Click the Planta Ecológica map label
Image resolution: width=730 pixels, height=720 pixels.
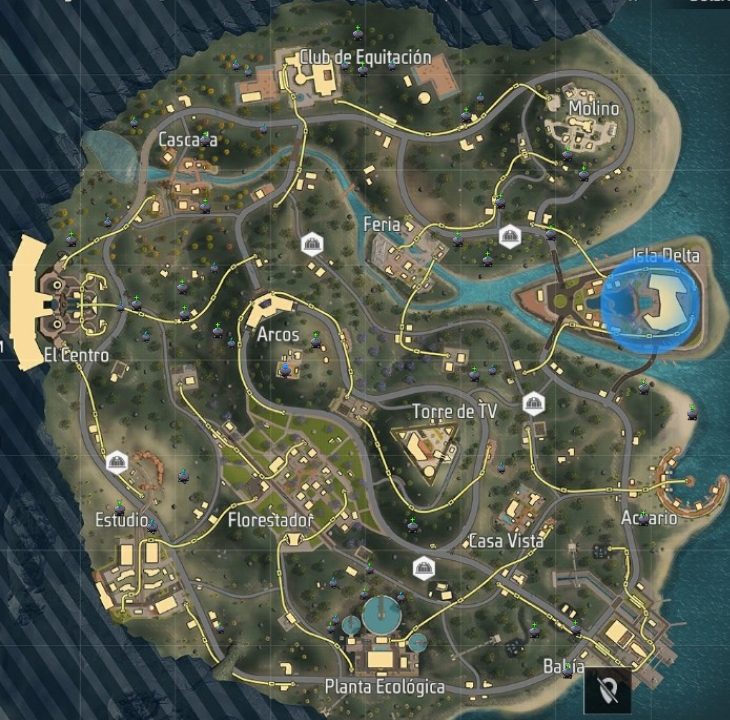(x=385, y=687)
